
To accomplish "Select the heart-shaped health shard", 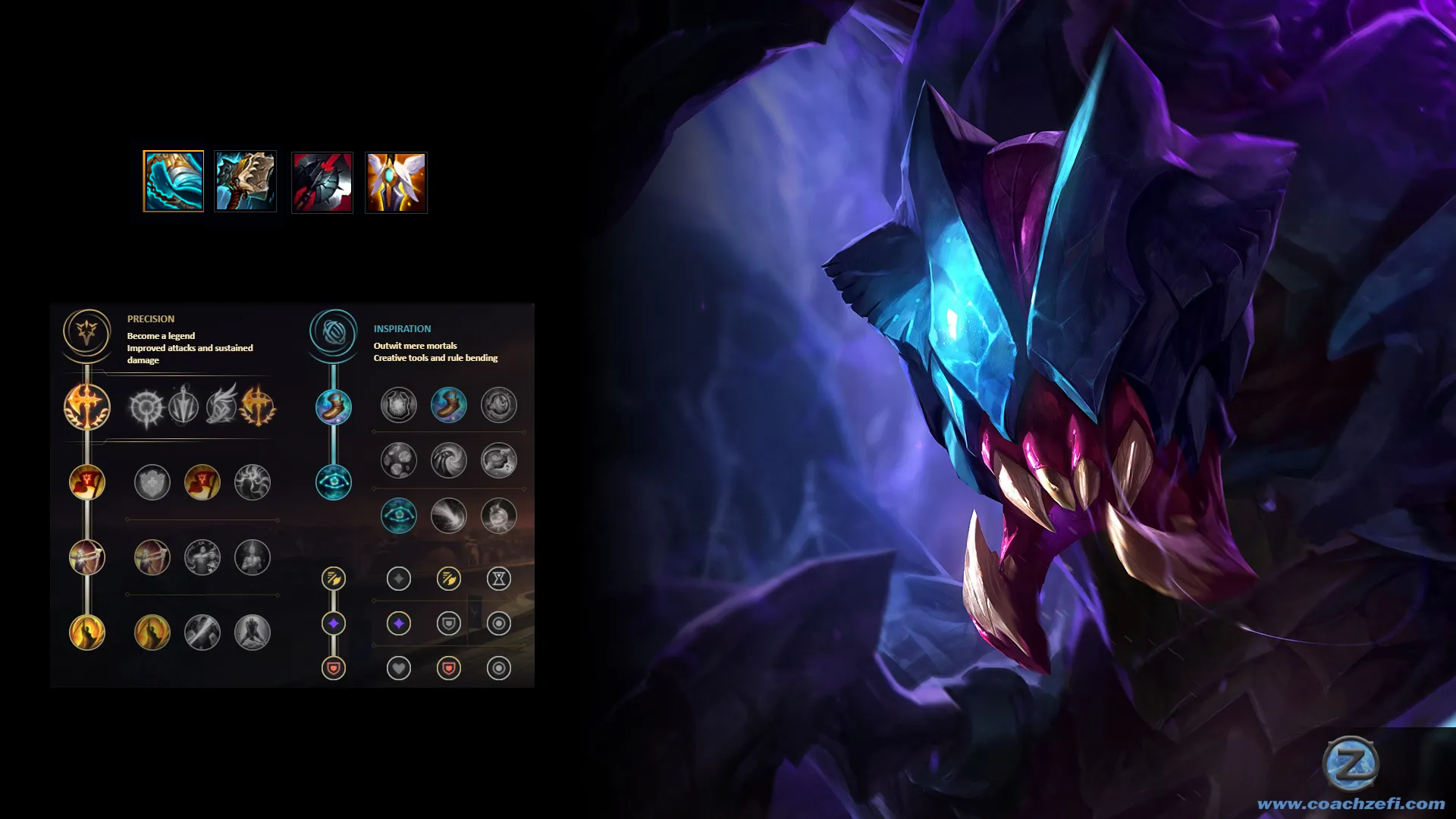I will (399, 668).
